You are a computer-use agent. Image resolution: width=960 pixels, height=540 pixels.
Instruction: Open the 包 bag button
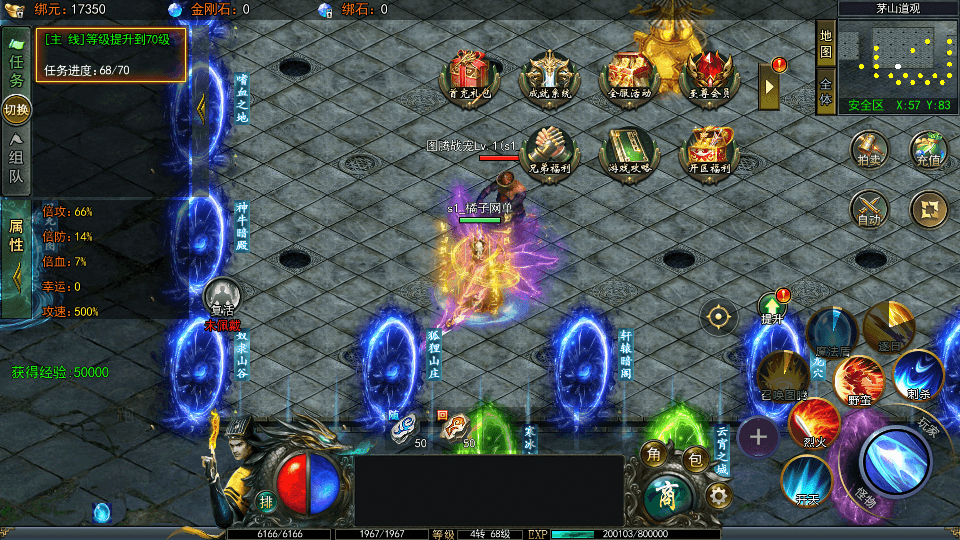[697, 459]
